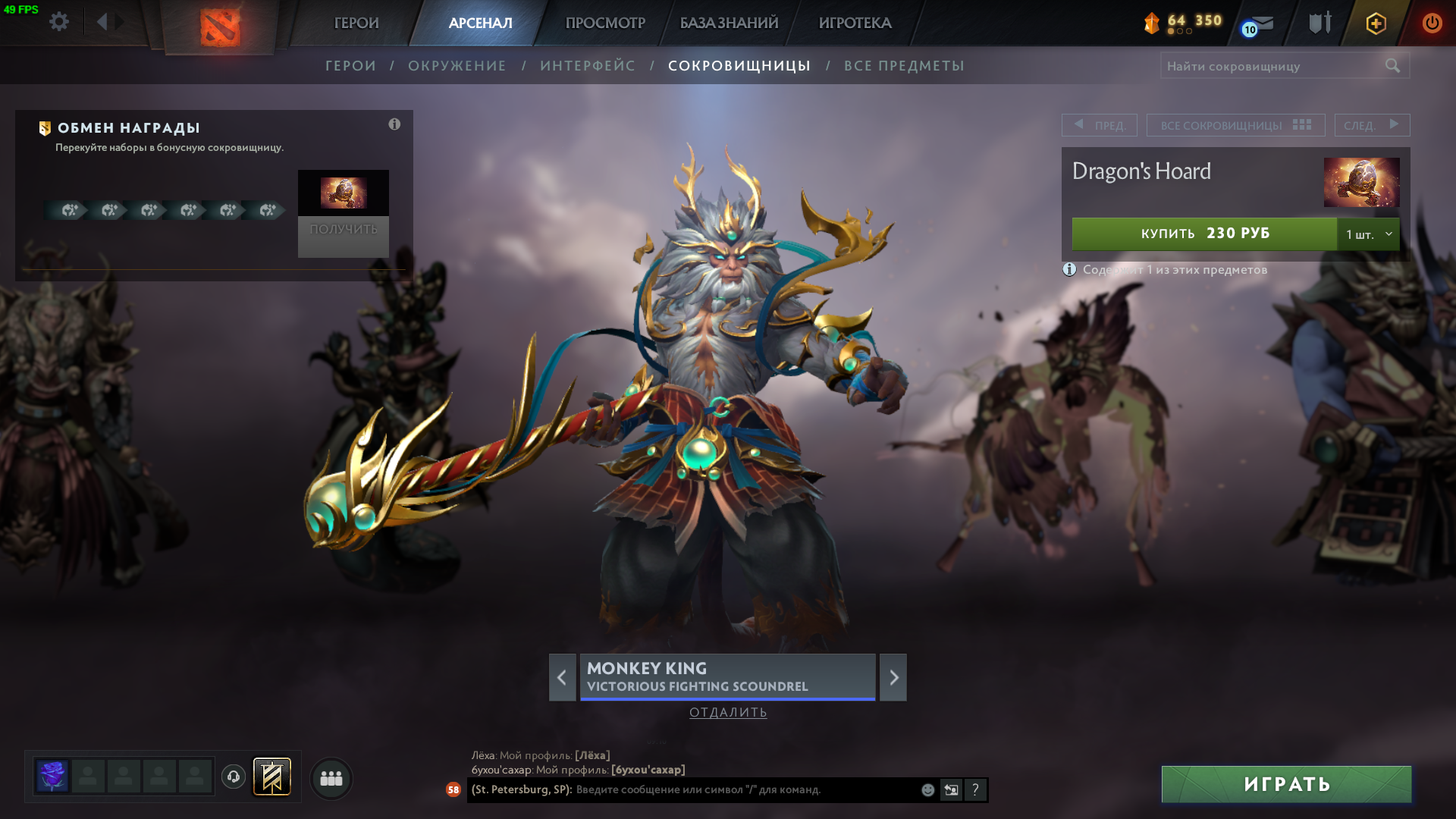Screen dimensions: 1456x819
Task: Start matchmaking with the ИГРАТЬ button
Action: click(1286, 784)
